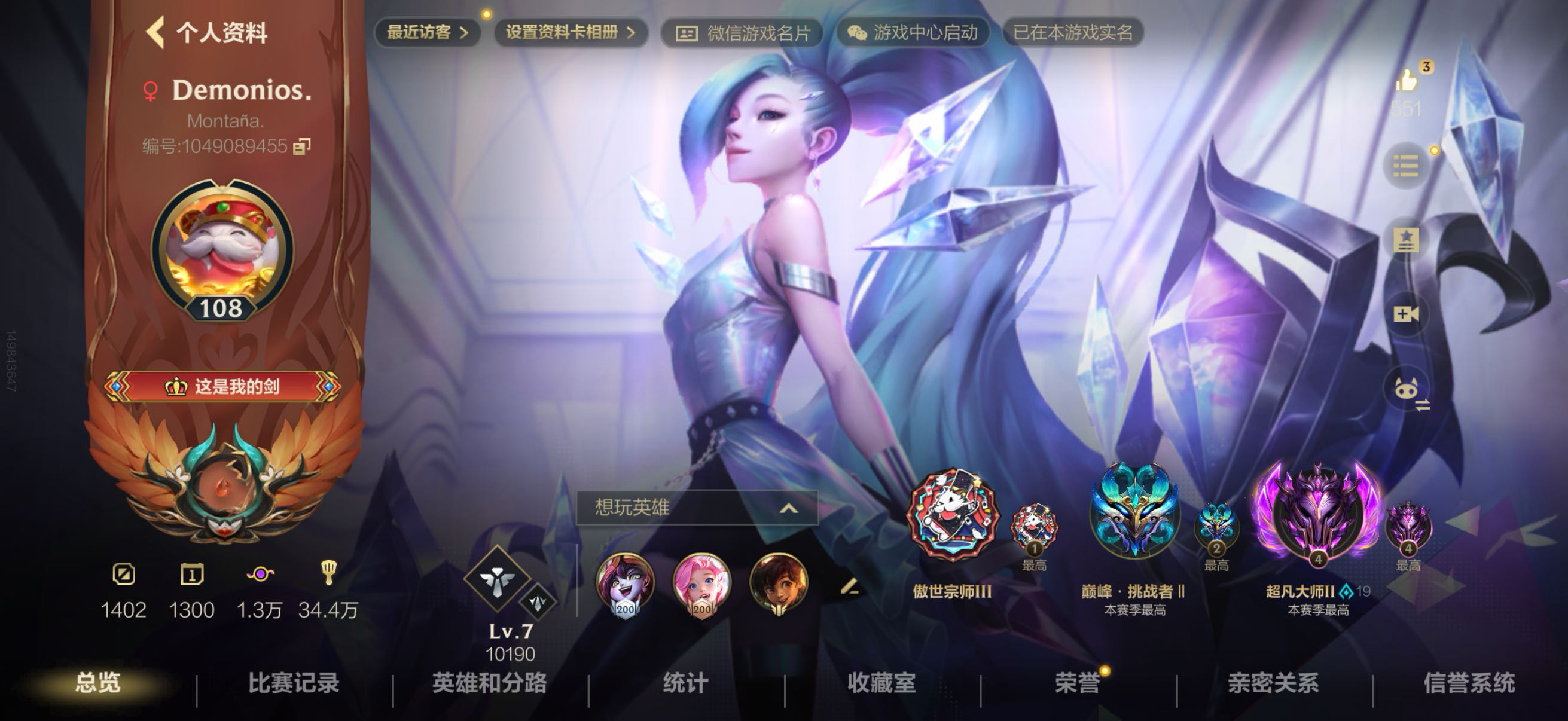Tap the 游戏中心启动 button
This screenshot has height=721, width=1568.
pyautogui.click(x=913, y=33)
